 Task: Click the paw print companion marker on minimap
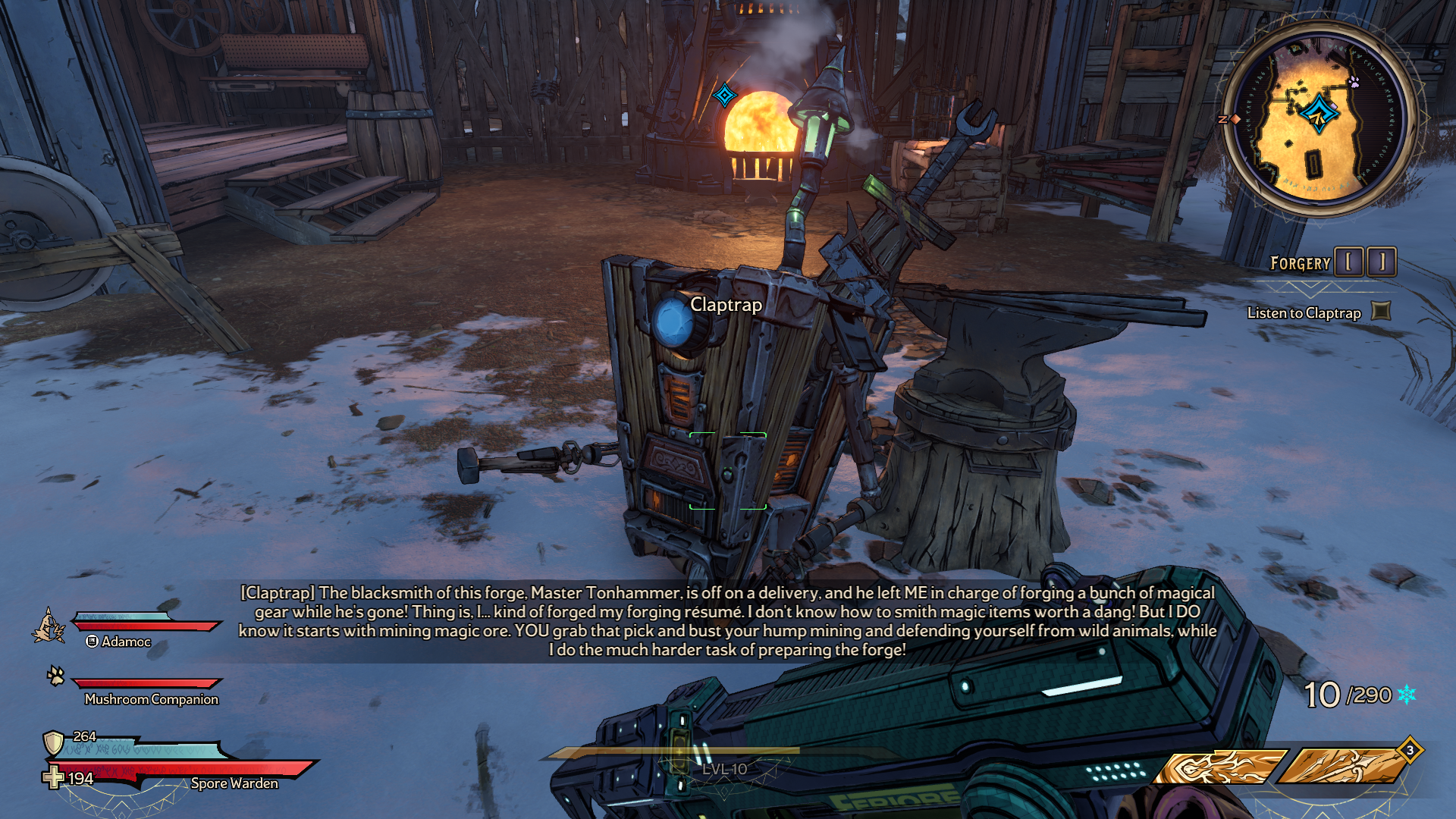click(1354, 81)
